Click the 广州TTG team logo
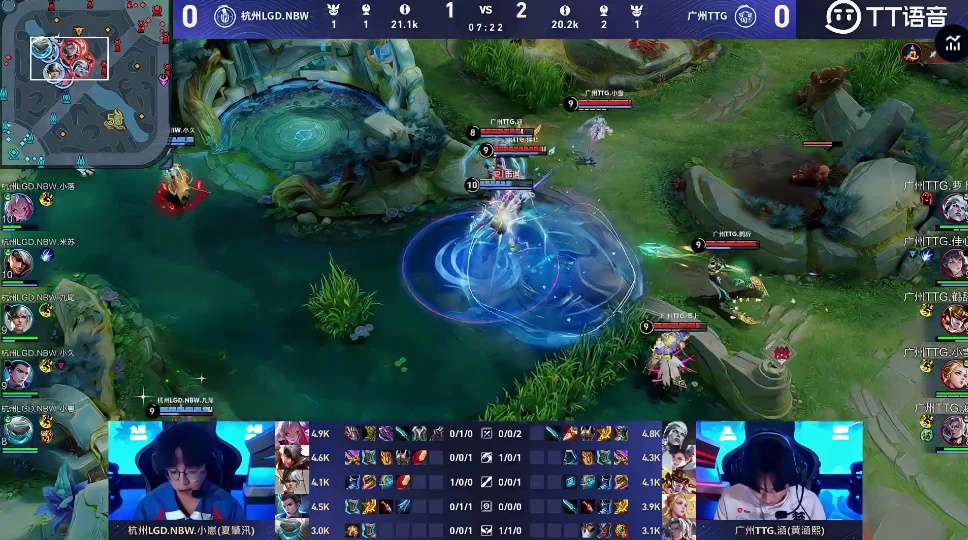The width and height of the screenshot is (968, 540). [x=745, y=16]
